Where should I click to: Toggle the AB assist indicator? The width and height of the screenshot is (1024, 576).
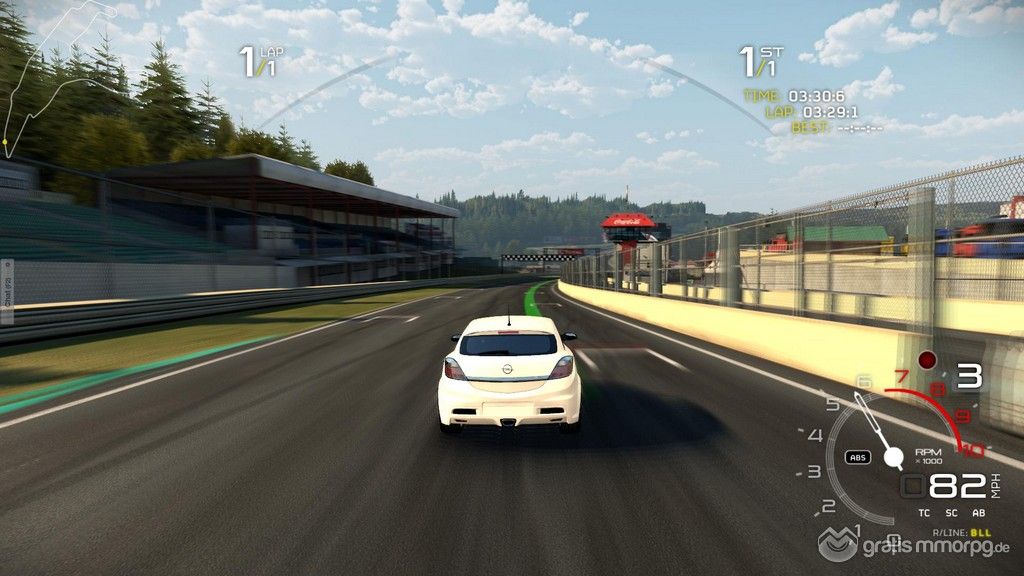point(978,512)
